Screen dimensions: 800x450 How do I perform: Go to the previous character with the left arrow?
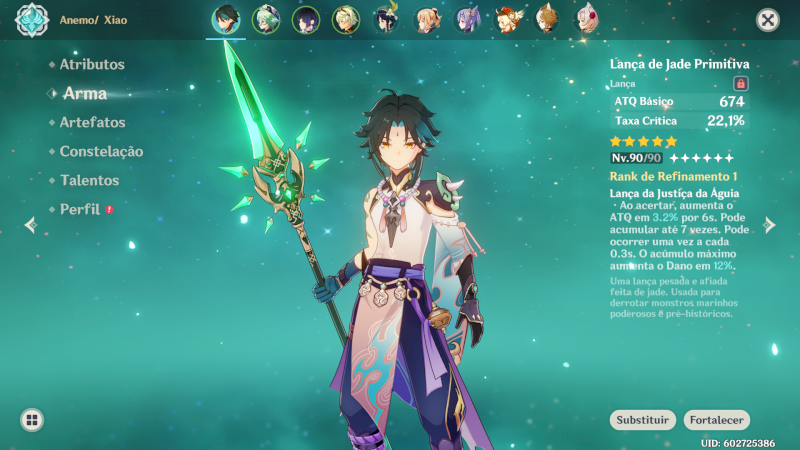coord(30,224)
